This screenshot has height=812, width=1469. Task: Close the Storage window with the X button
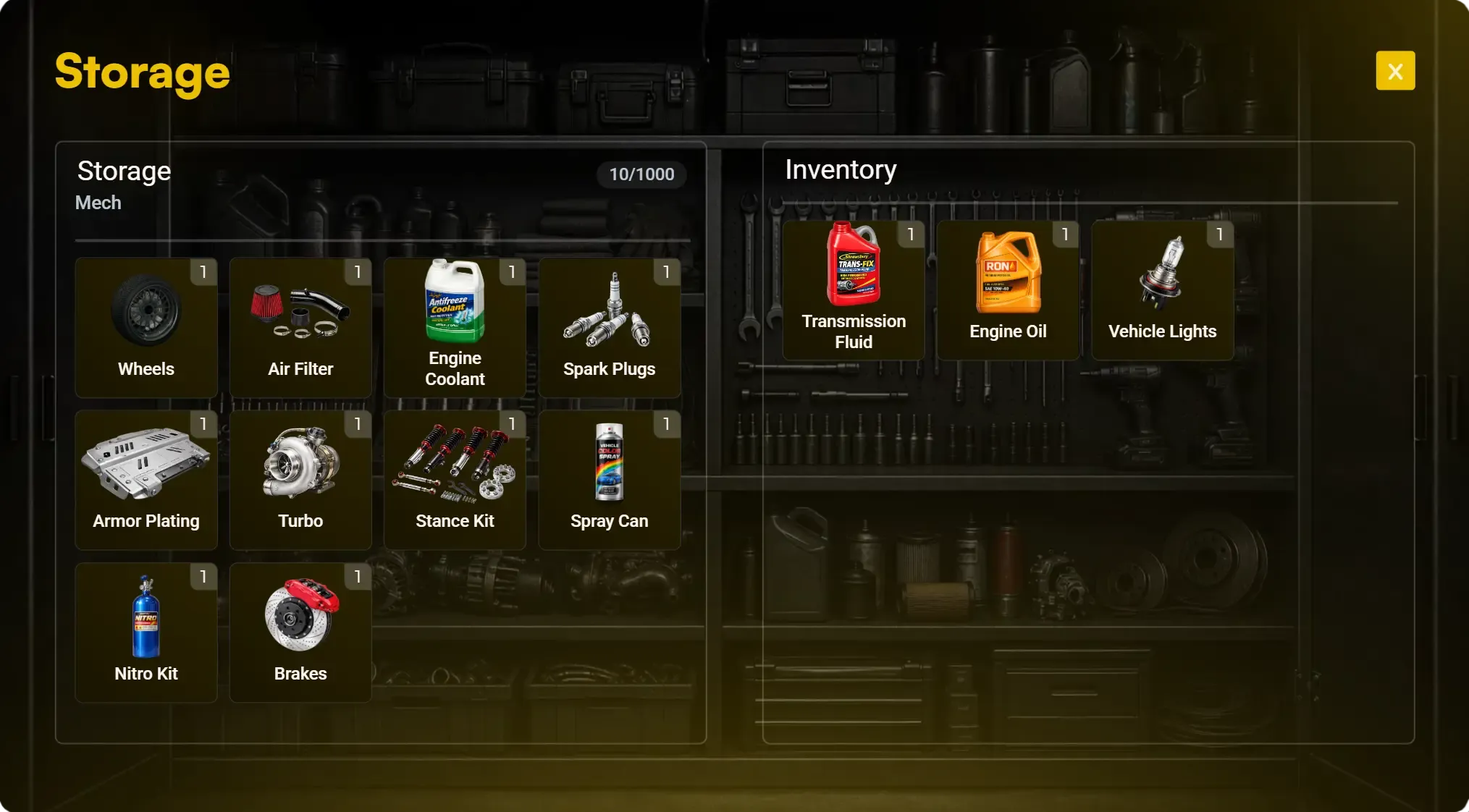[x=1394, y=70]
